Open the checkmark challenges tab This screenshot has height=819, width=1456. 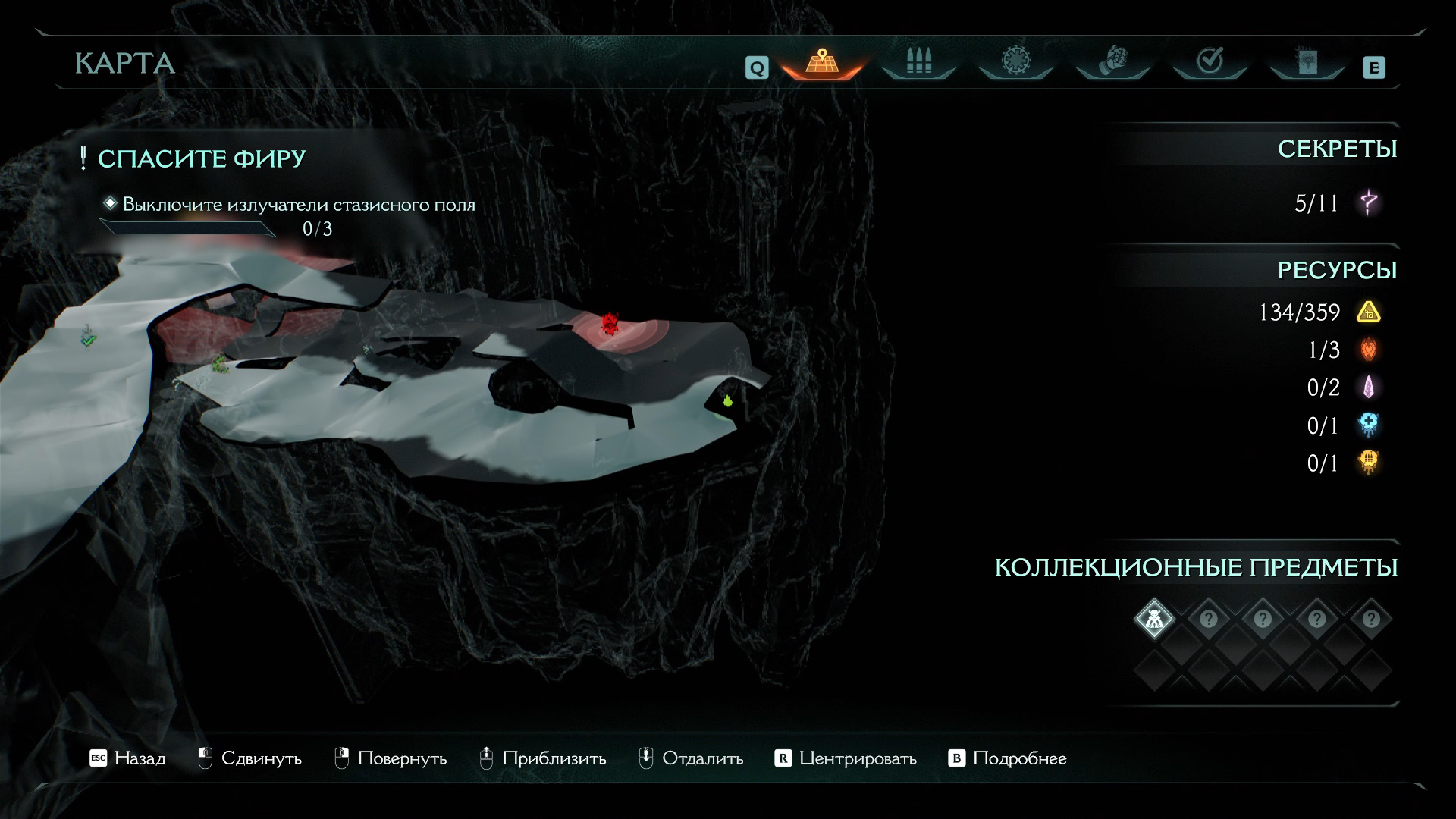(x=1210, y=61)
